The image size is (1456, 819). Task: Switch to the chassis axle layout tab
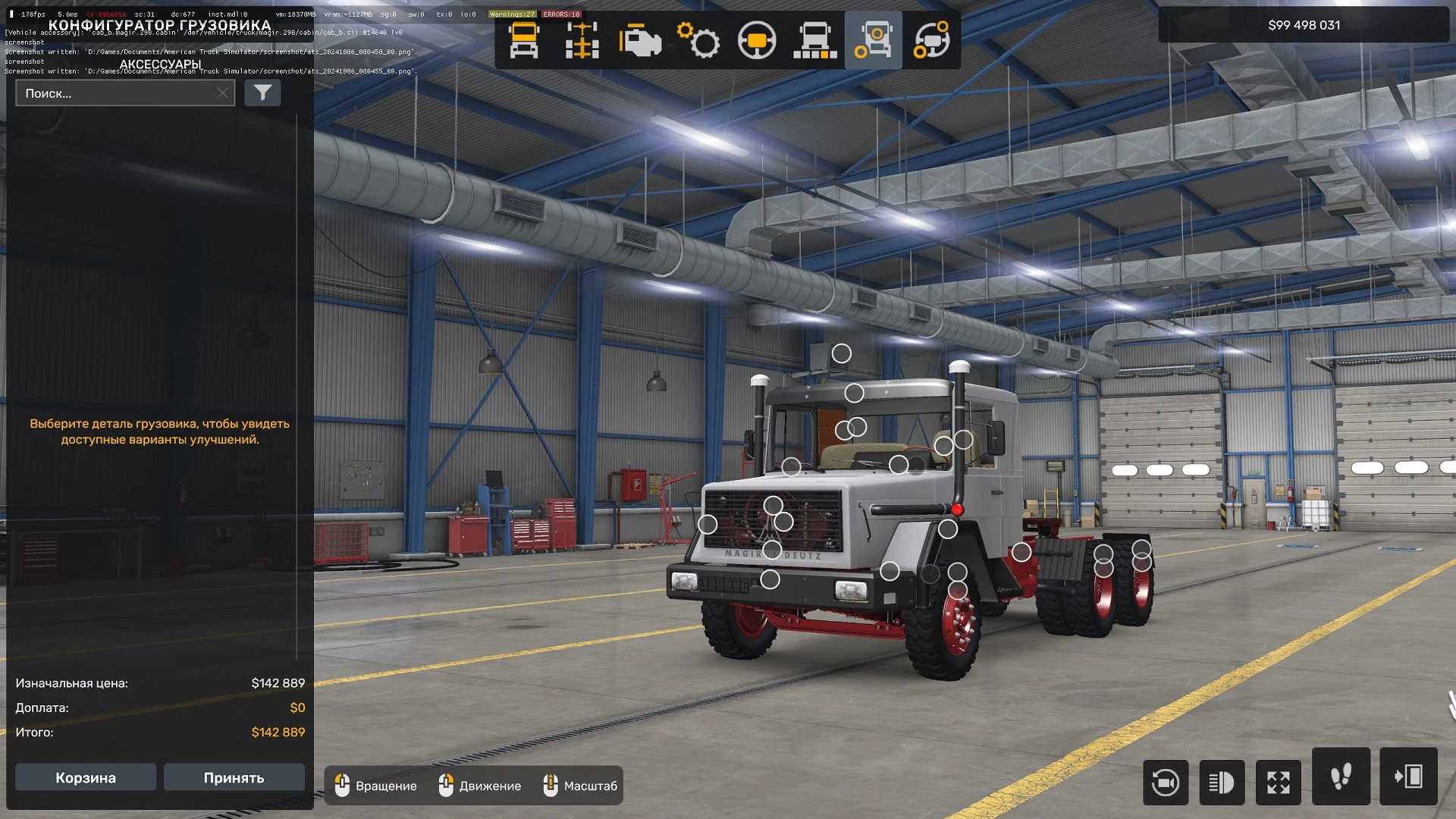click(582, 40)
